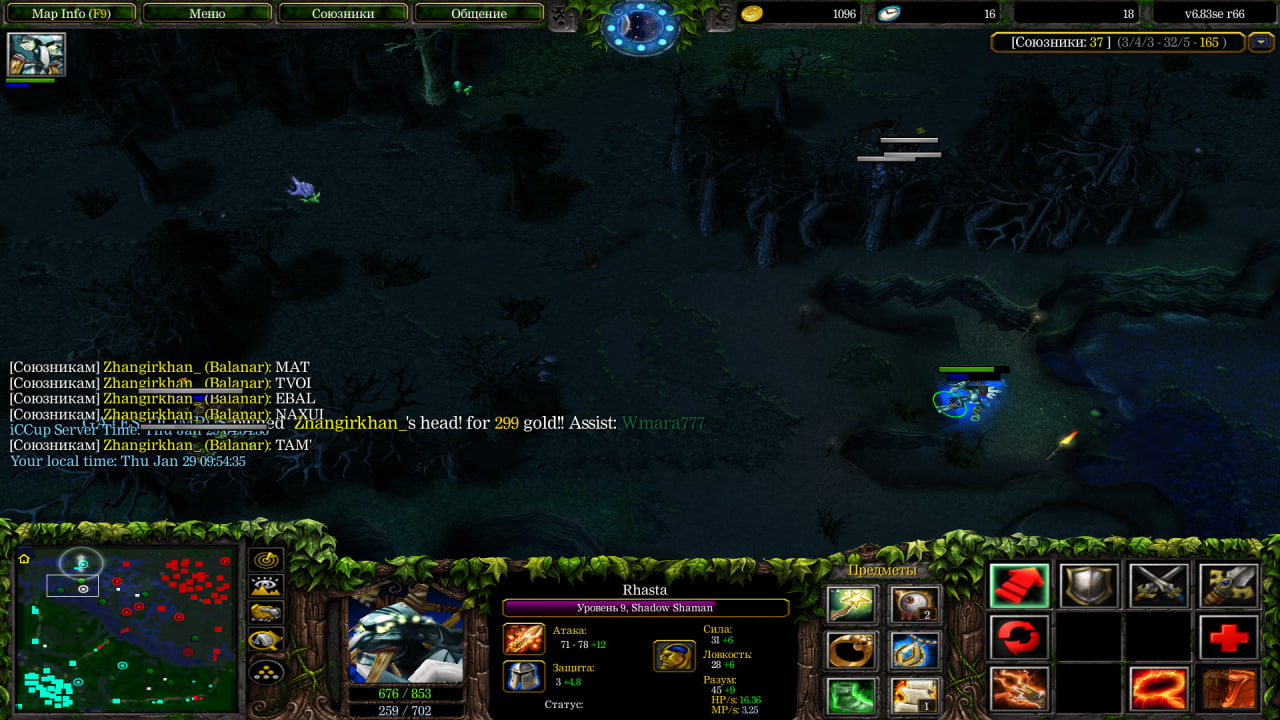Choose the Move command red arrow

pos(1019,586)
